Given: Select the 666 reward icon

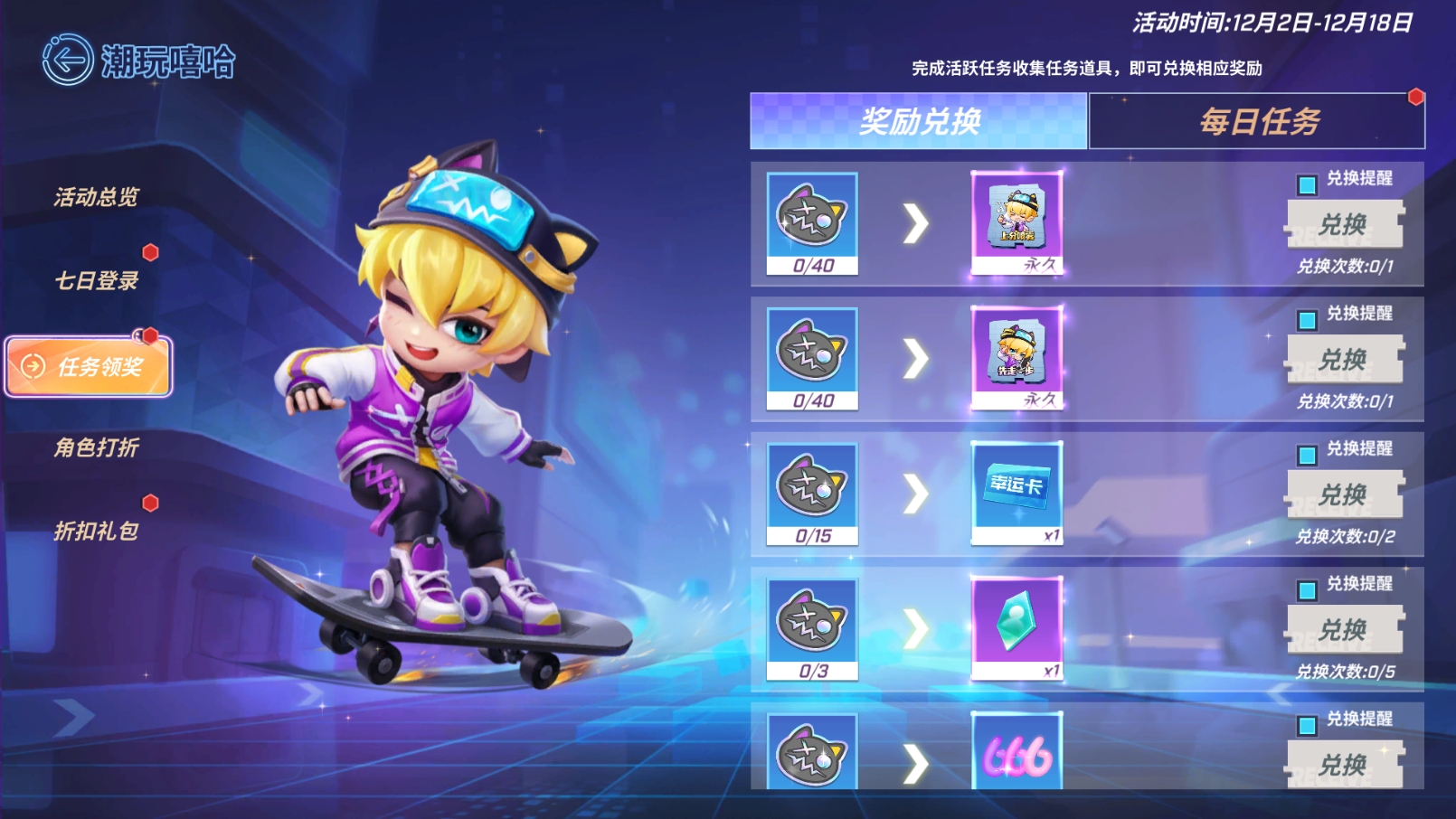Looking at the screenshot, I should pyautogui.click(x=1016, y=752).
